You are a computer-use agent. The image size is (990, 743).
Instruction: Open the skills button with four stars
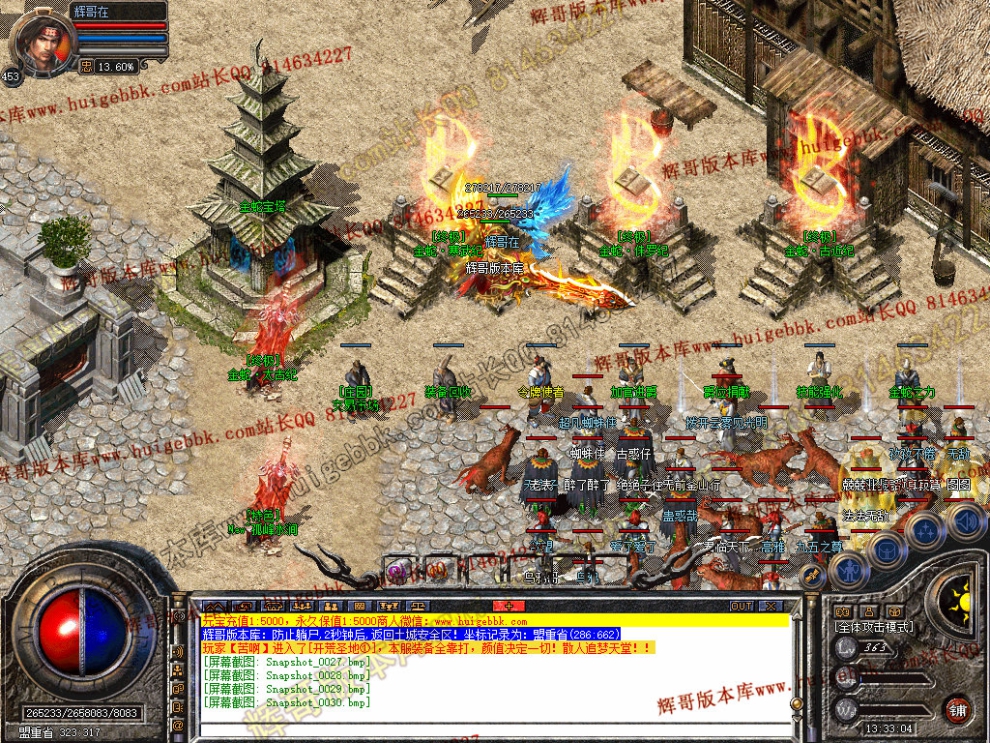pyautogui.click(x=926, y=529)
